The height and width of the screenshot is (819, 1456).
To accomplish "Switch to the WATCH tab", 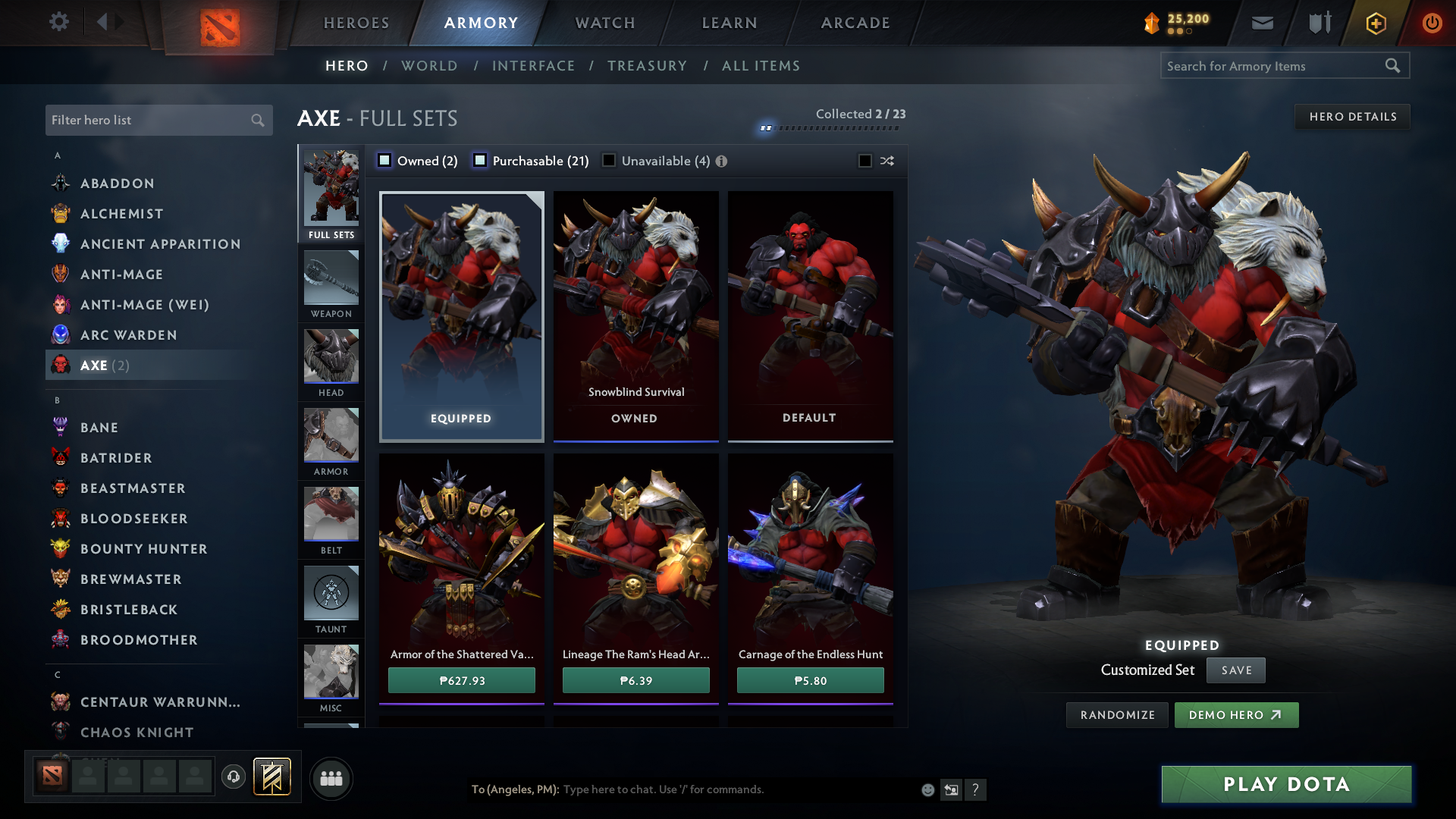I will (603, 23).
